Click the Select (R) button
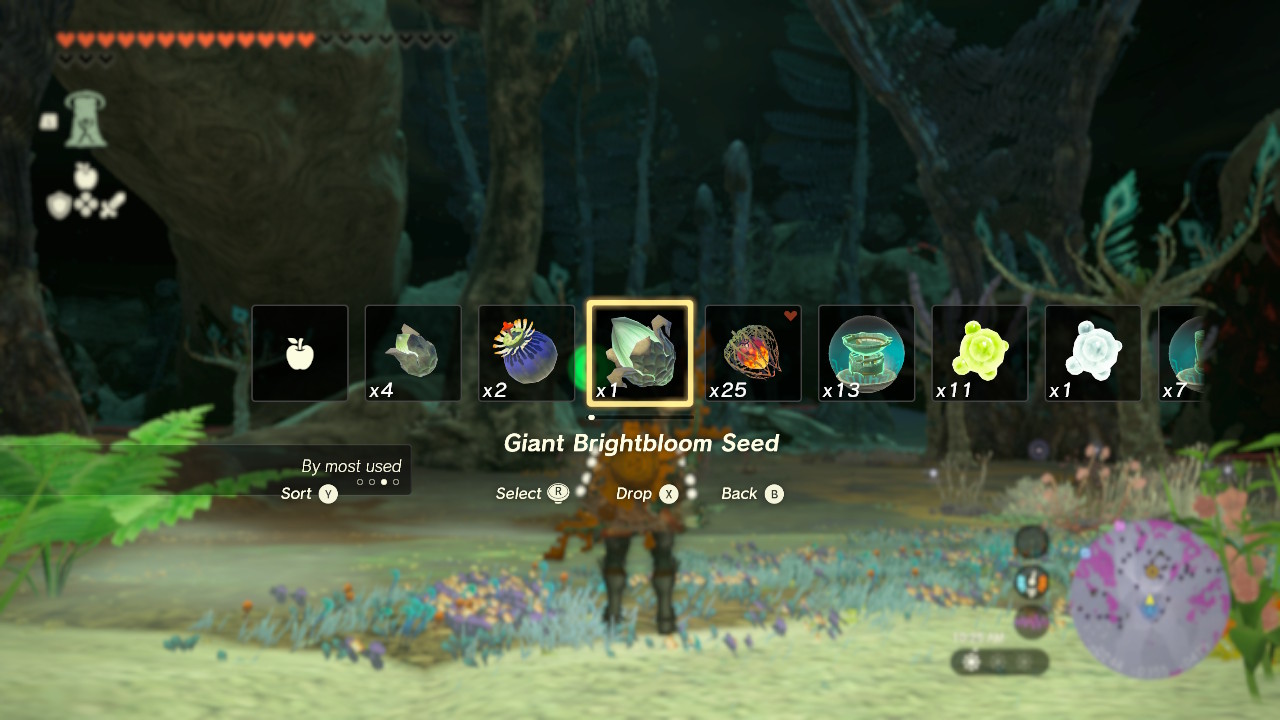The height and width of the screenshot is (720, 1280). click(531, 493)
